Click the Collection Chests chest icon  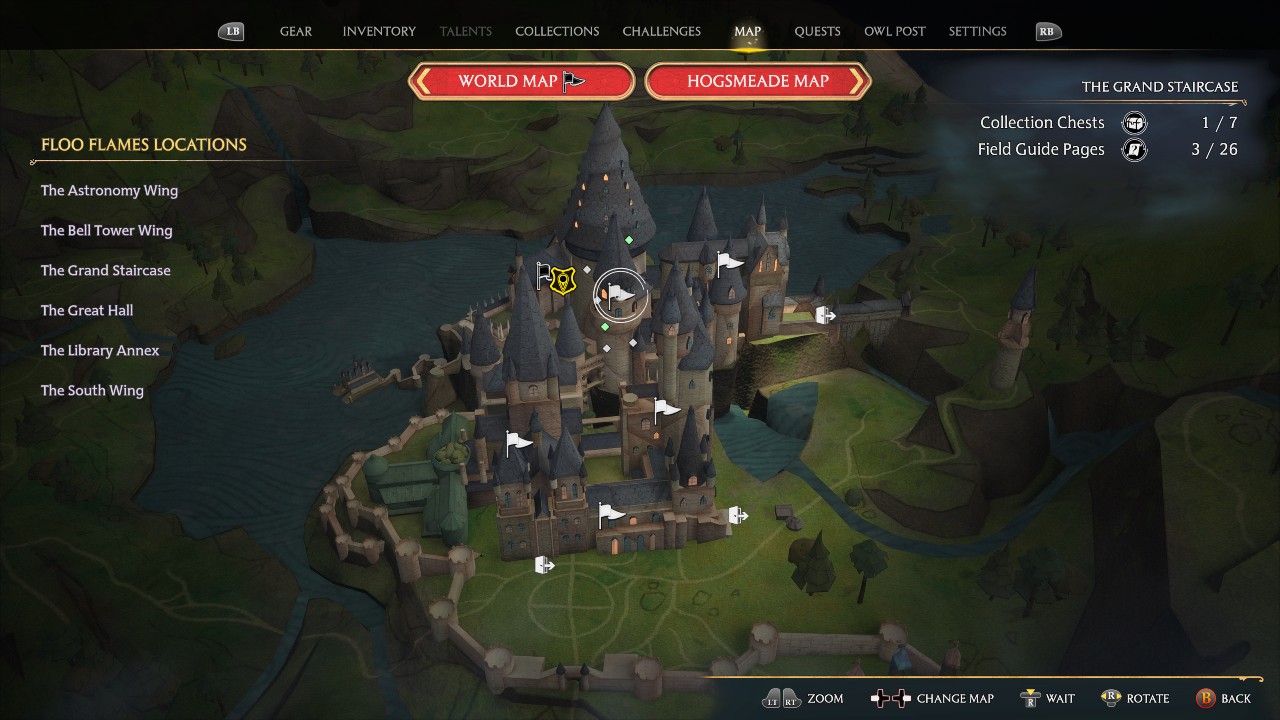[1134, 122]
